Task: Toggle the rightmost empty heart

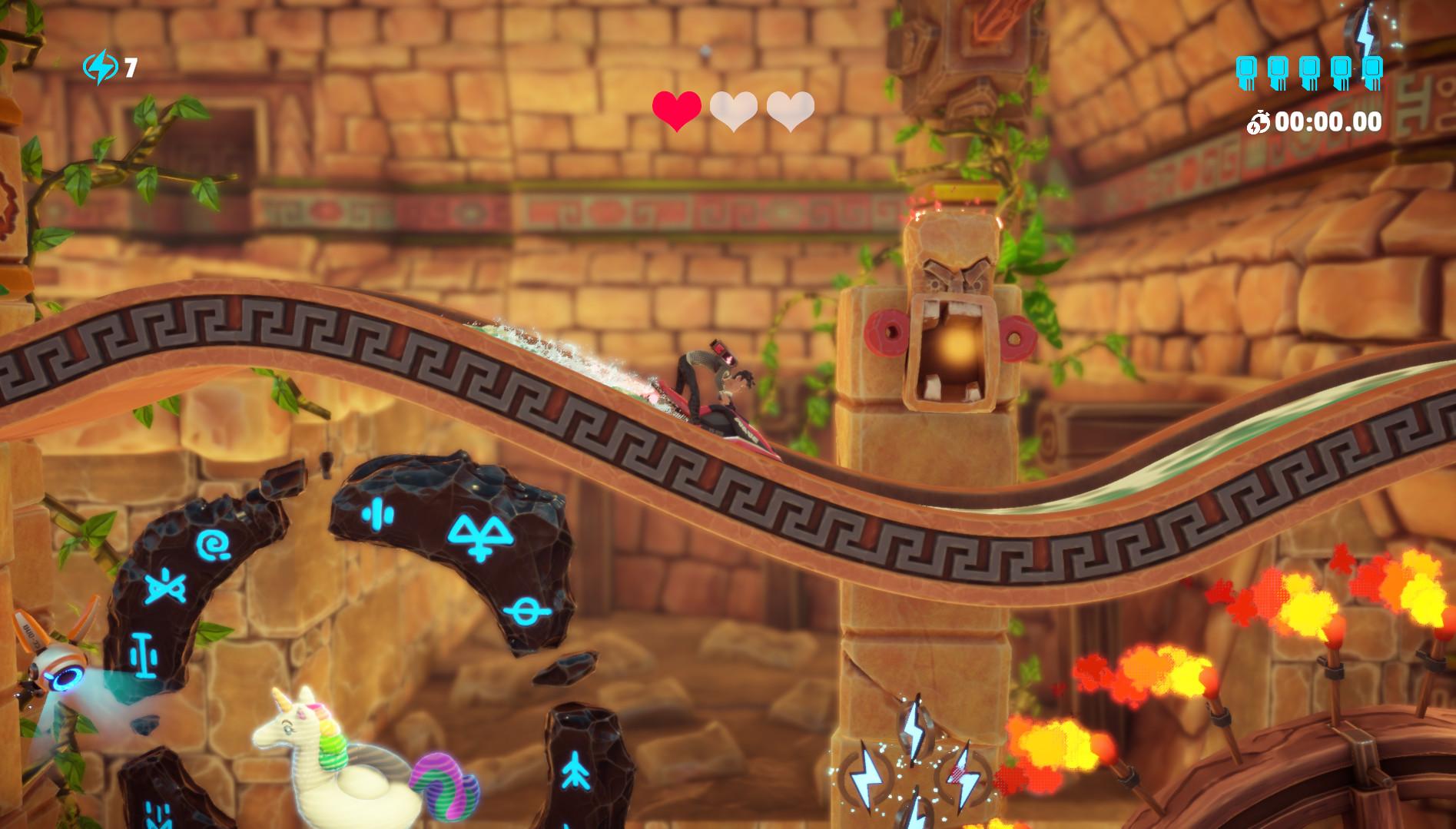Action: (x=793, y=109)
